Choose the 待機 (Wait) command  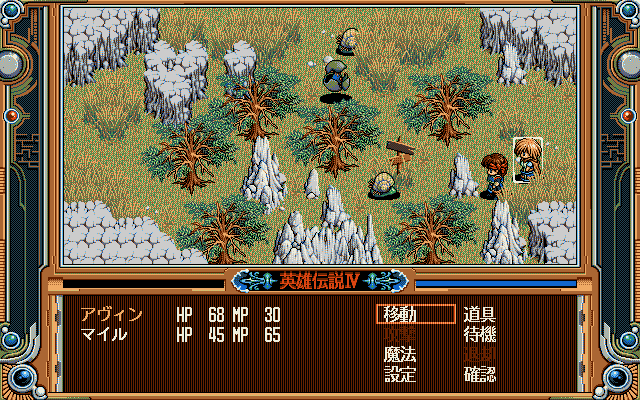coord(480,335)
